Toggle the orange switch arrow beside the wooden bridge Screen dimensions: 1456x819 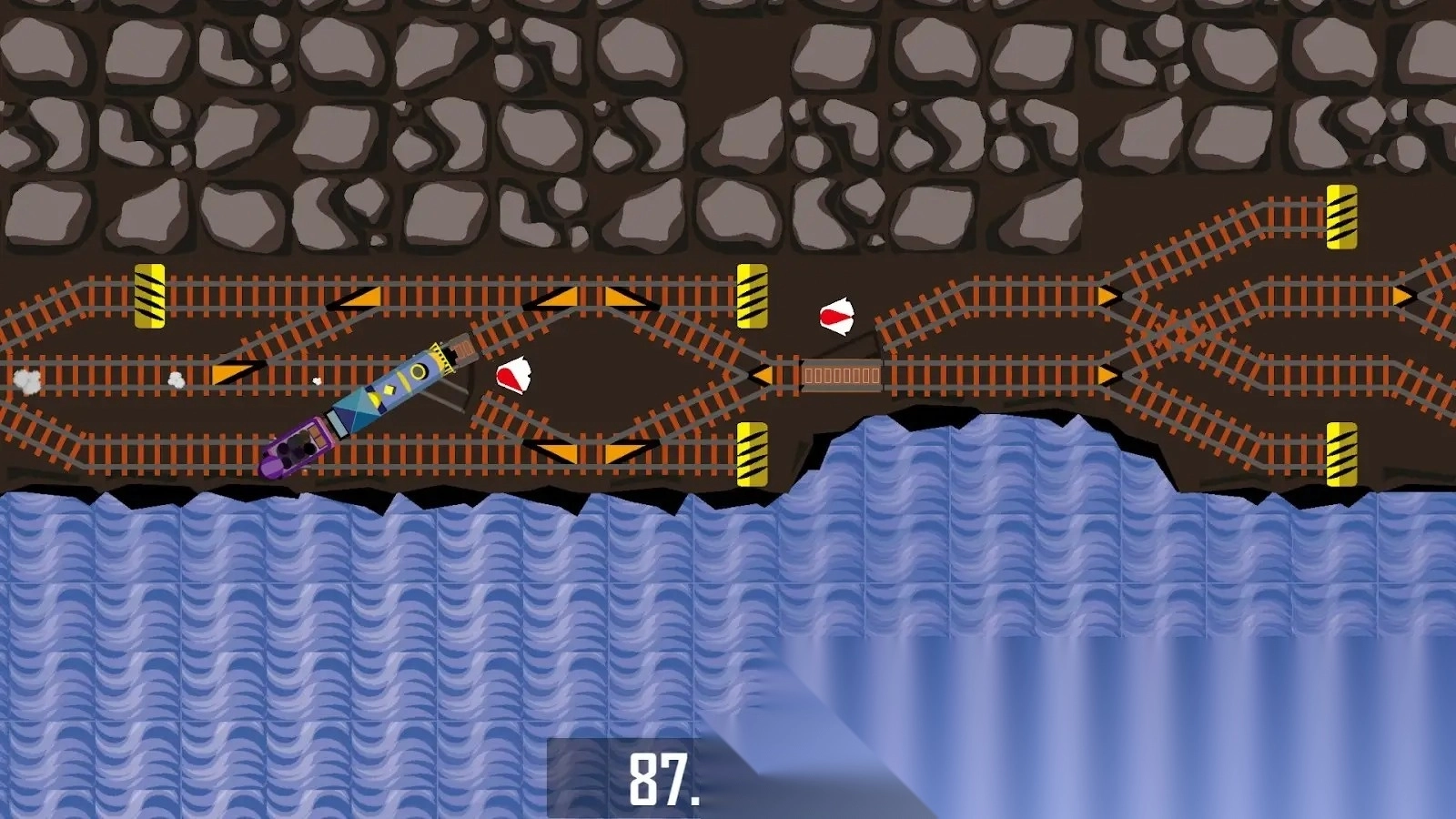click(x=762, y=374)
